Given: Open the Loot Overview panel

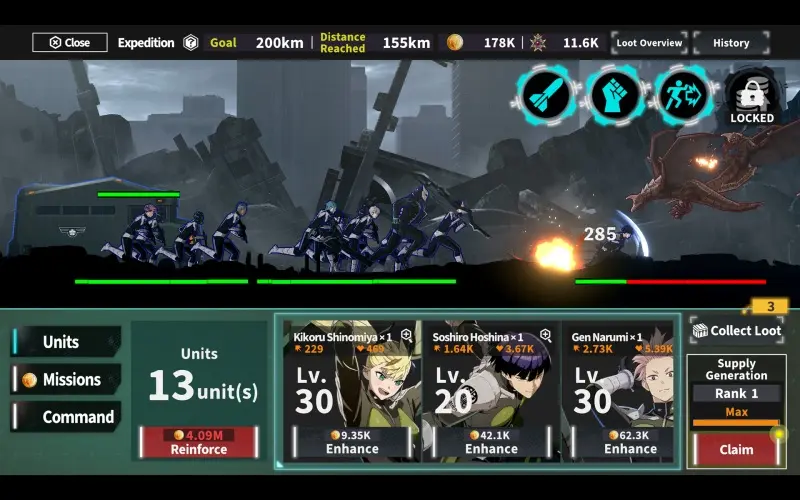Looking at the screenshot, I should point(649,43).
